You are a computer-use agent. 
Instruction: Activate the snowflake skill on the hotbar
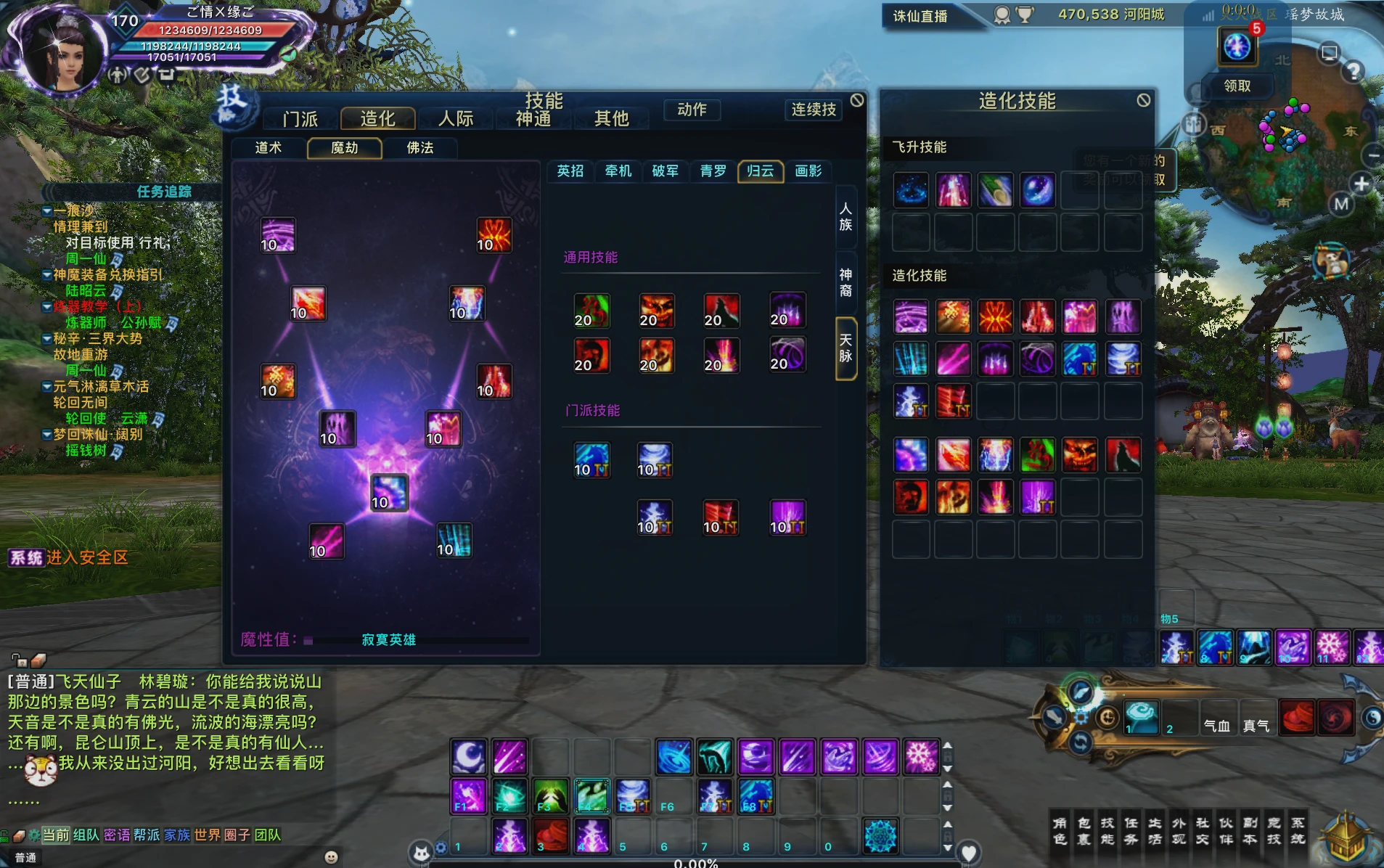tap(920, 757)
